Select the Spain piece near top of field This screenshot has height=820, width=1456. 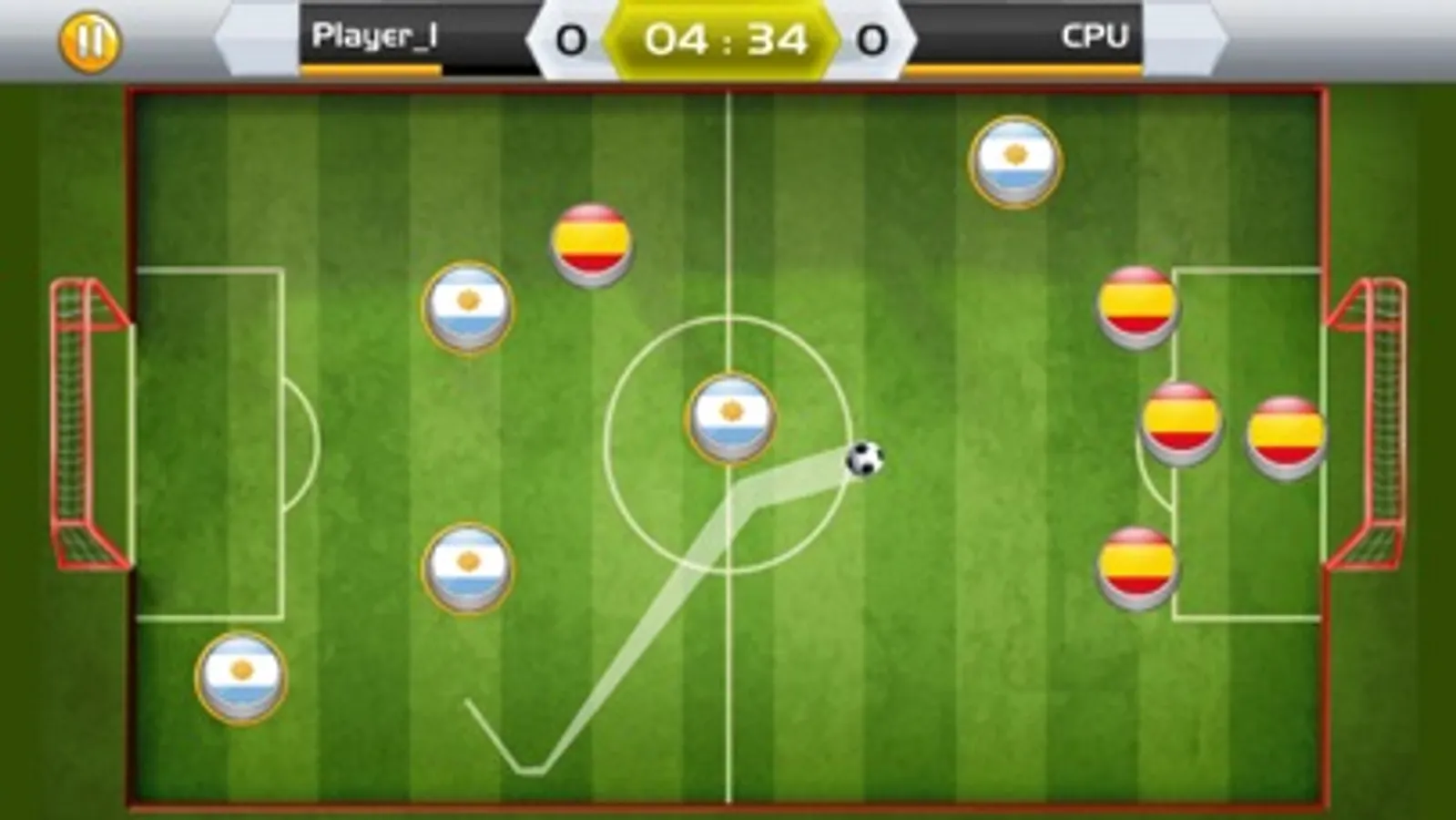(593, 241)
